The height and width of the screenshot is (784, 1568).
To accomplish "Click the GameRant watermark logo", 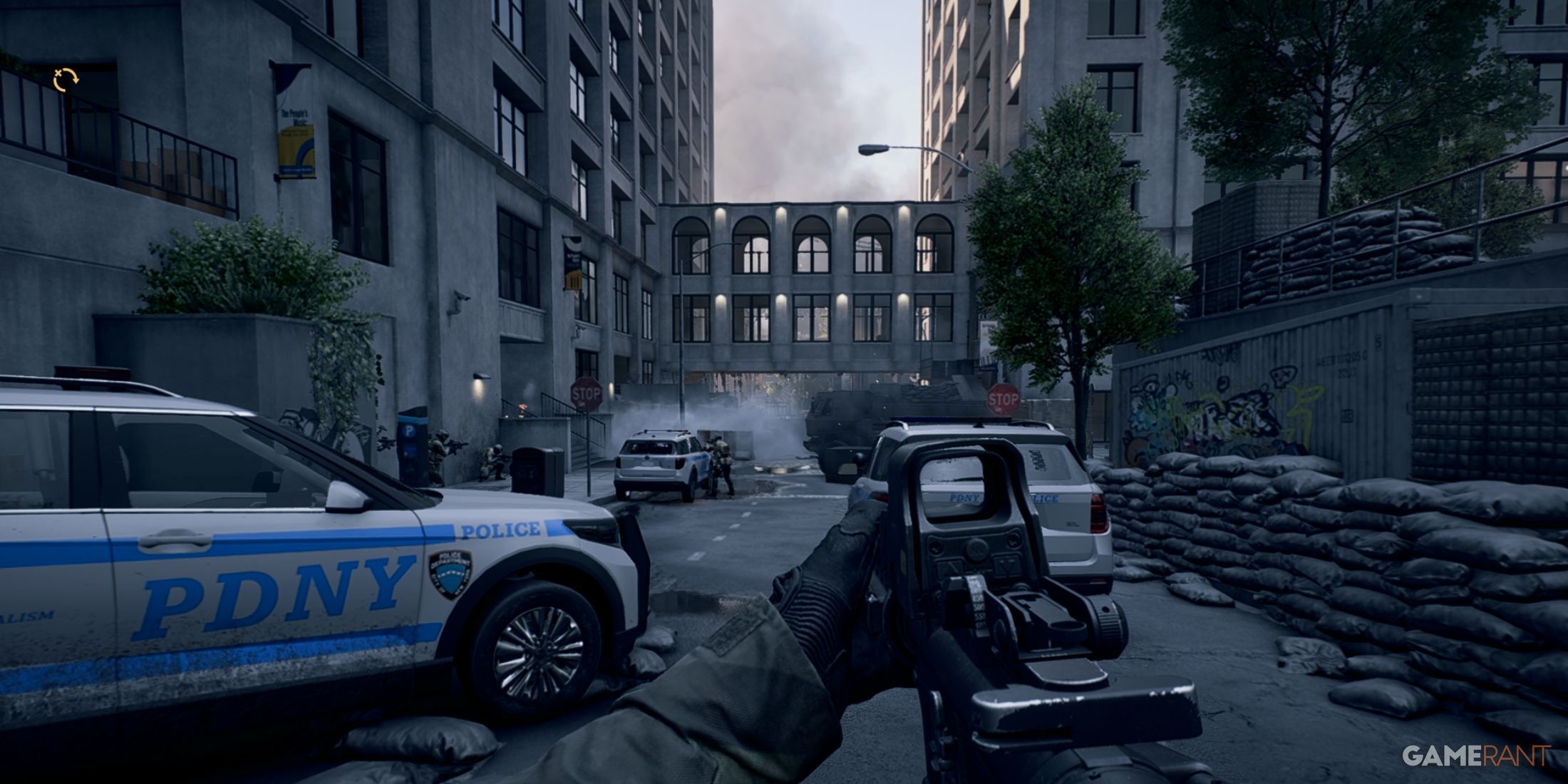I will [x=1476, y=755].
